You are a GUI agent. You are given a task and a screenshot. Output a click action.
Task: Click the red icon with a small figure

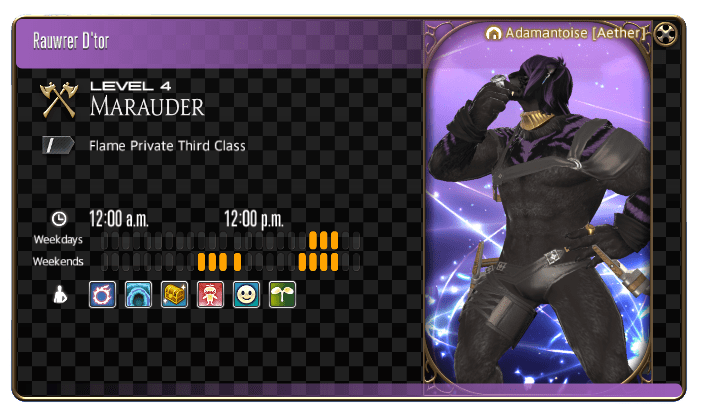coord(210,294)
